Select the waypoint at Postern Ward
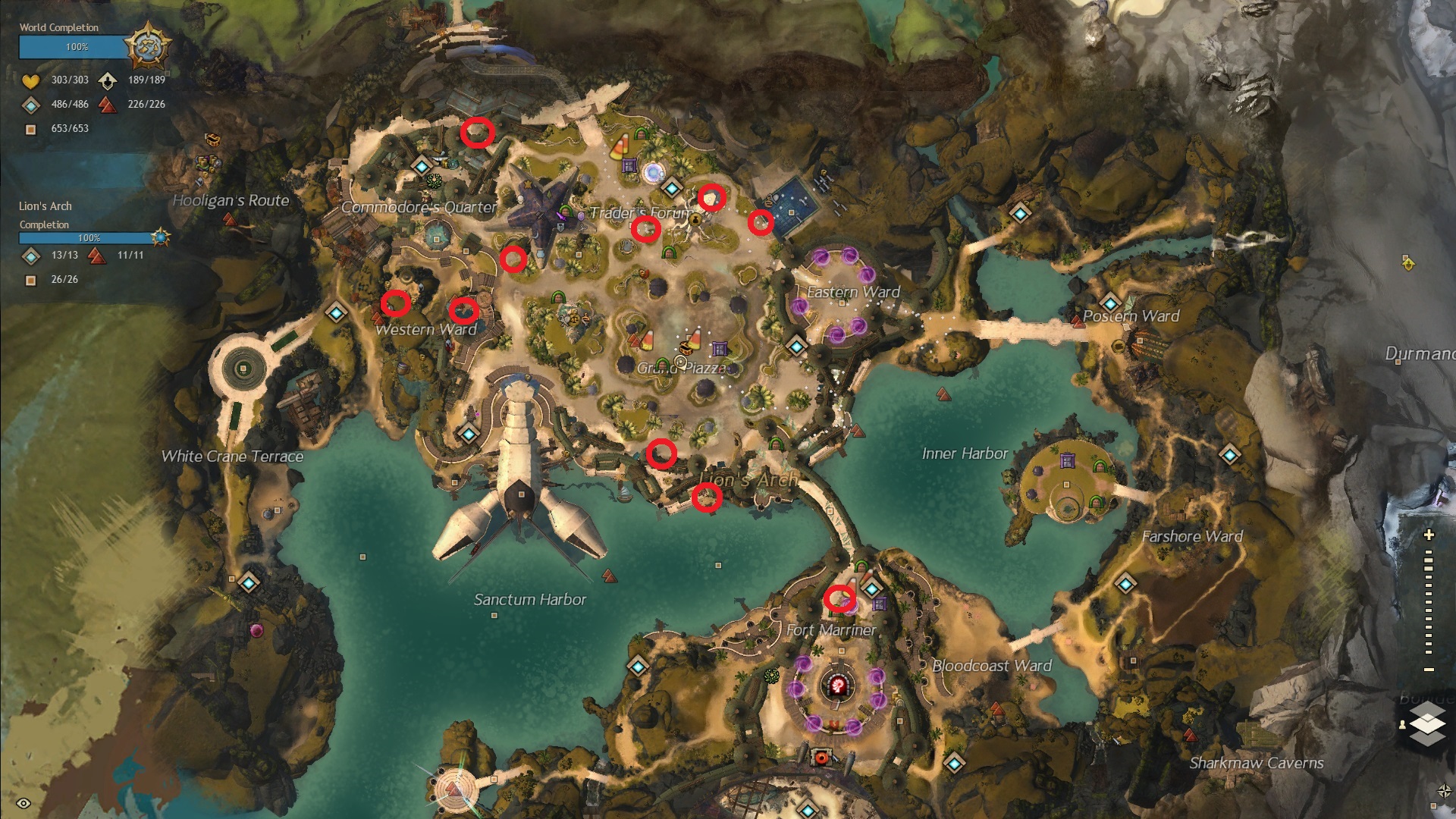 pos(1110,302)
